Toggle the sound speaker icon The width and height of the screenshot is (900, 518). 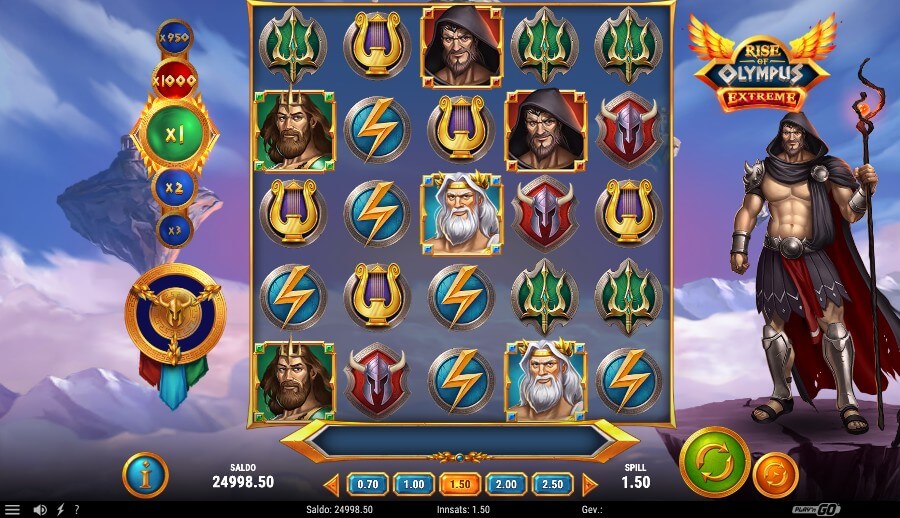[x=40, y=509]
